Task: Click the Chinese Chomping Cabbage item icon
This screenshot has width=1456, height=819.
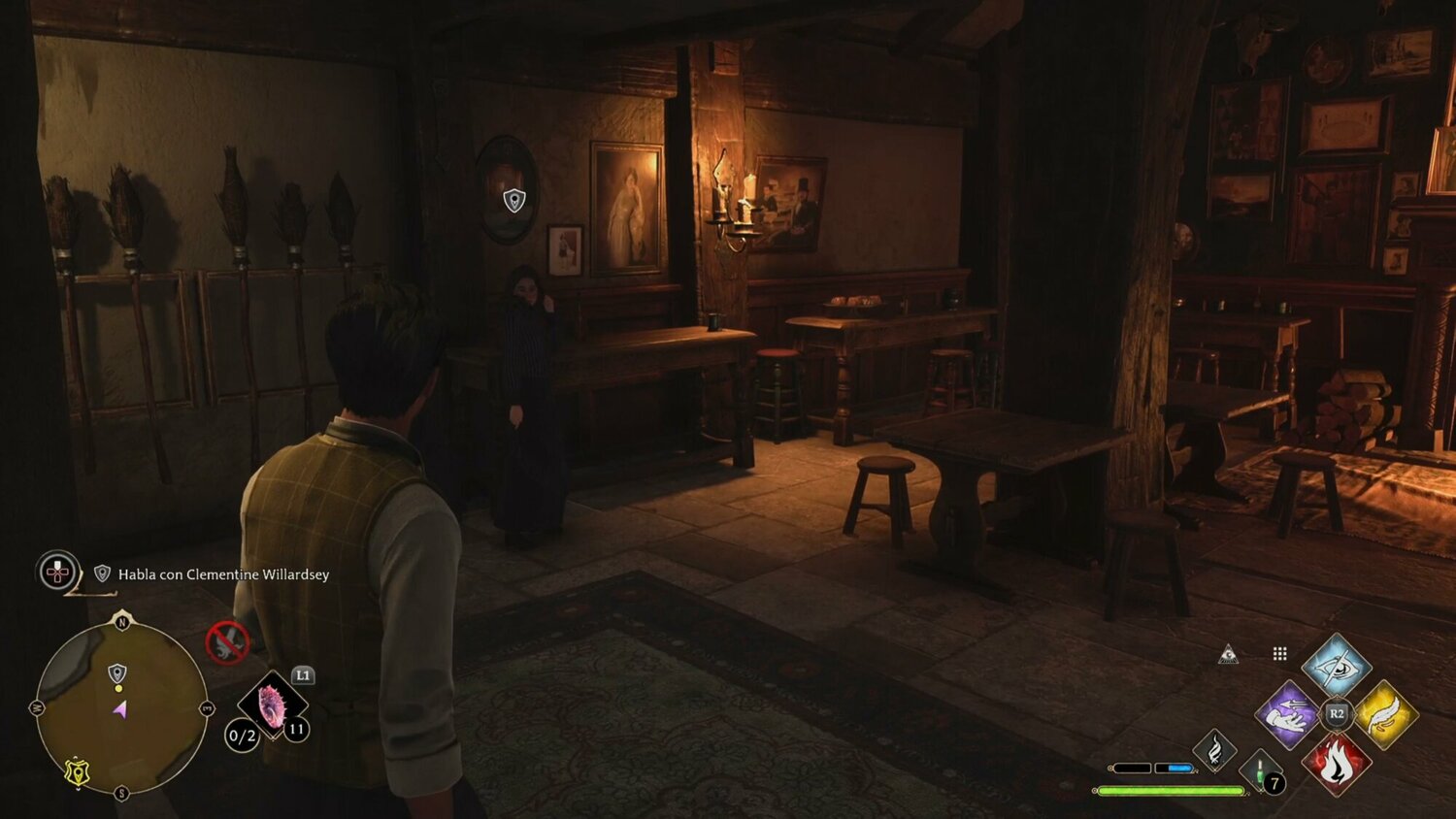Action: [274, 705]
